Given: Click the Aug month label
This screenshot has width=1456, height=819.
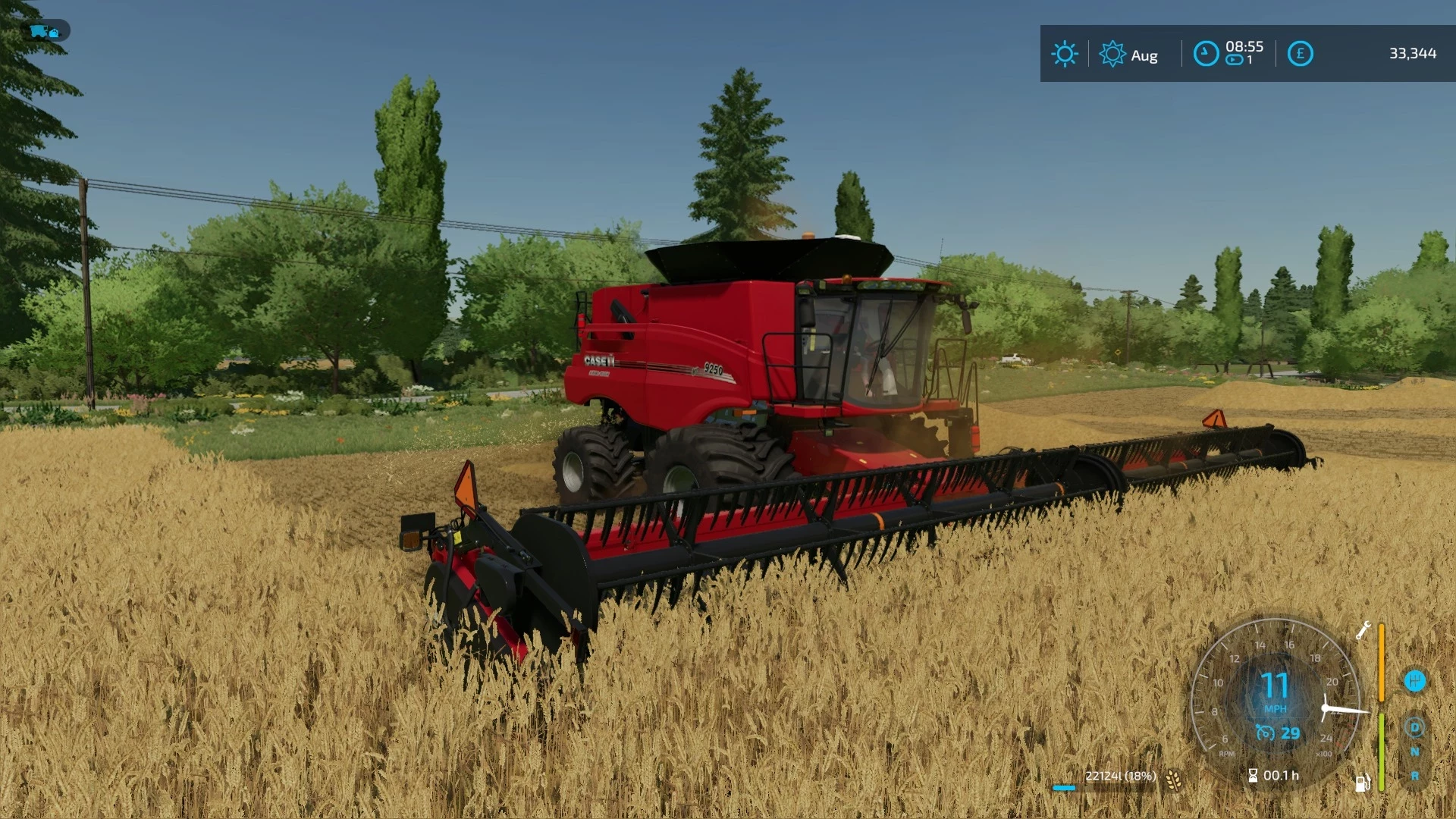Looking at the screenshot, I should (x=1145, y=55).
